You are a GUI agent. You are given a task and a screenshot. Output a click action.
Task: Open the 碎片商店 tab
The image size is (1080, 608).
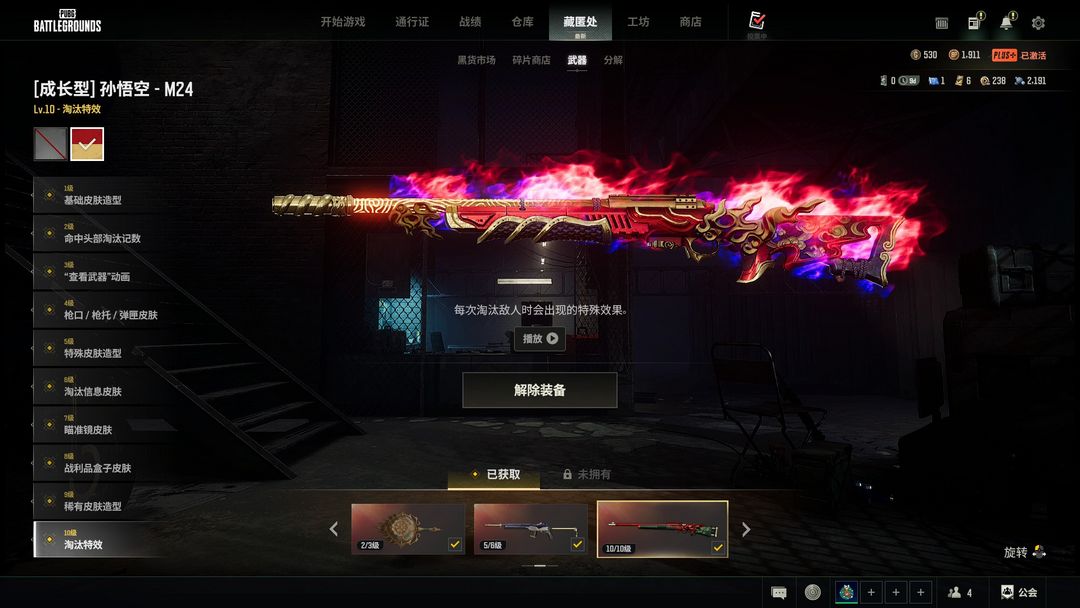pyautogui.click(x=531, y=60)
